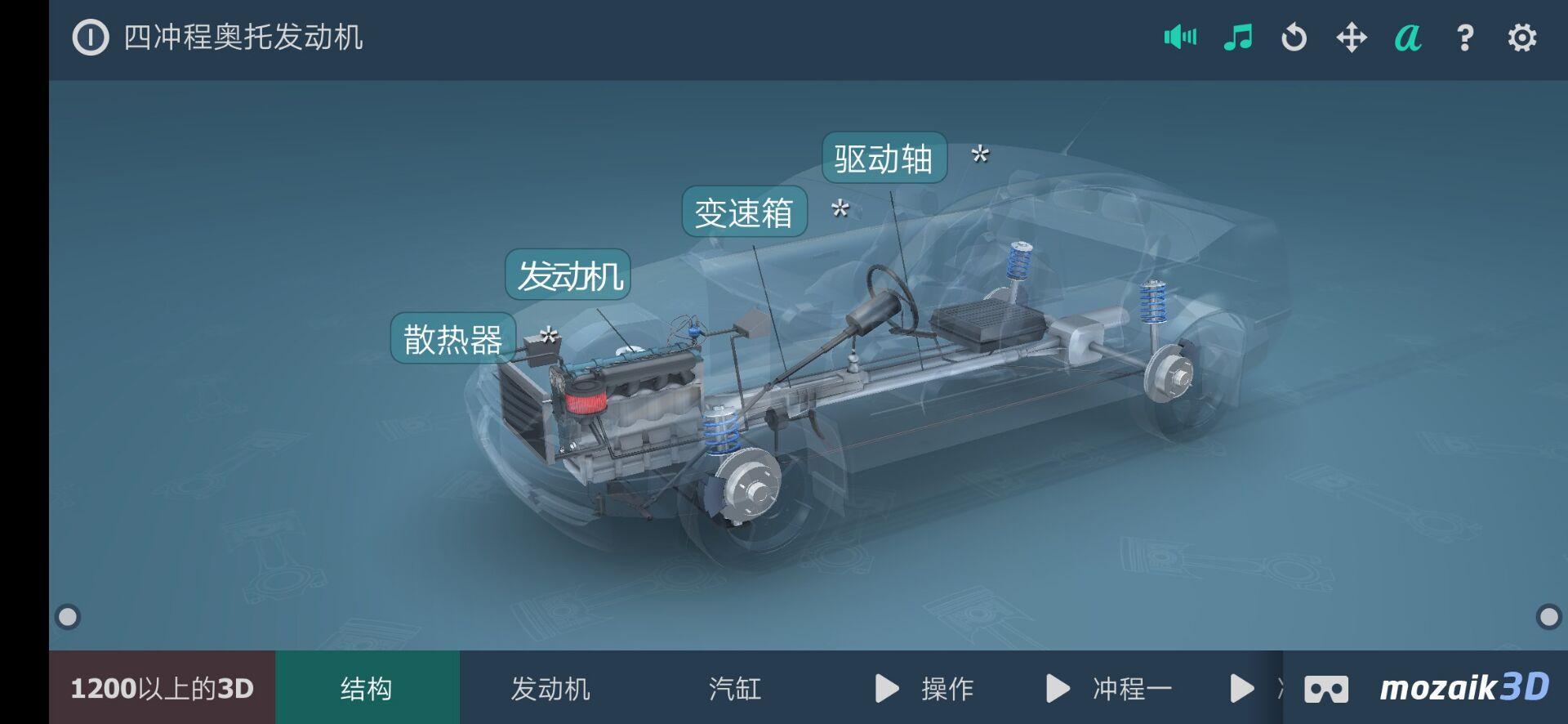Activate the pan/move view tool
This screenshot has height=724, width=1568.
tap(1352, 38)
